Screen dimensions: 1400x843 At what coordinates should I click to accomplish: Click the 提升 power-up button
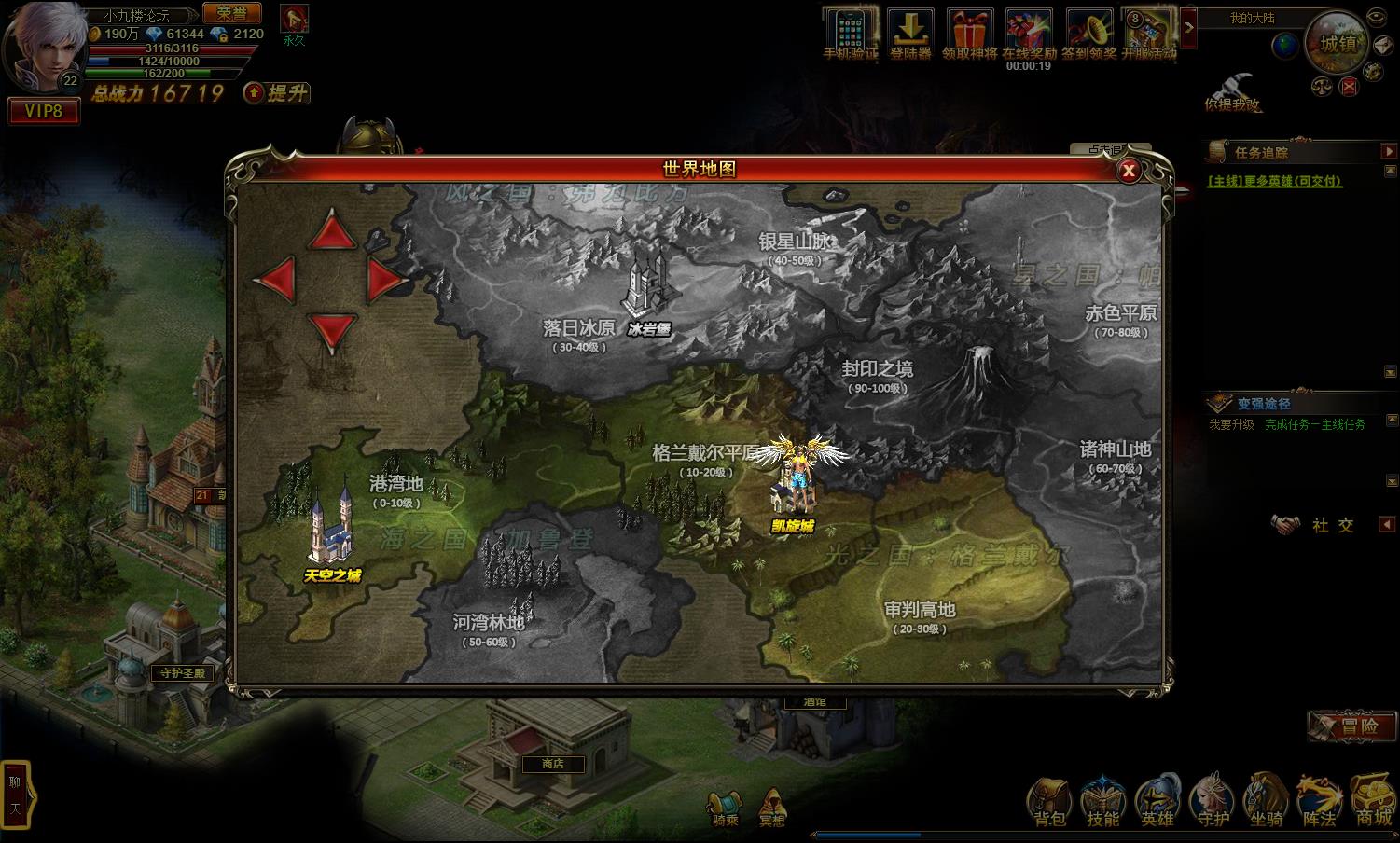[x=277, y=93]
